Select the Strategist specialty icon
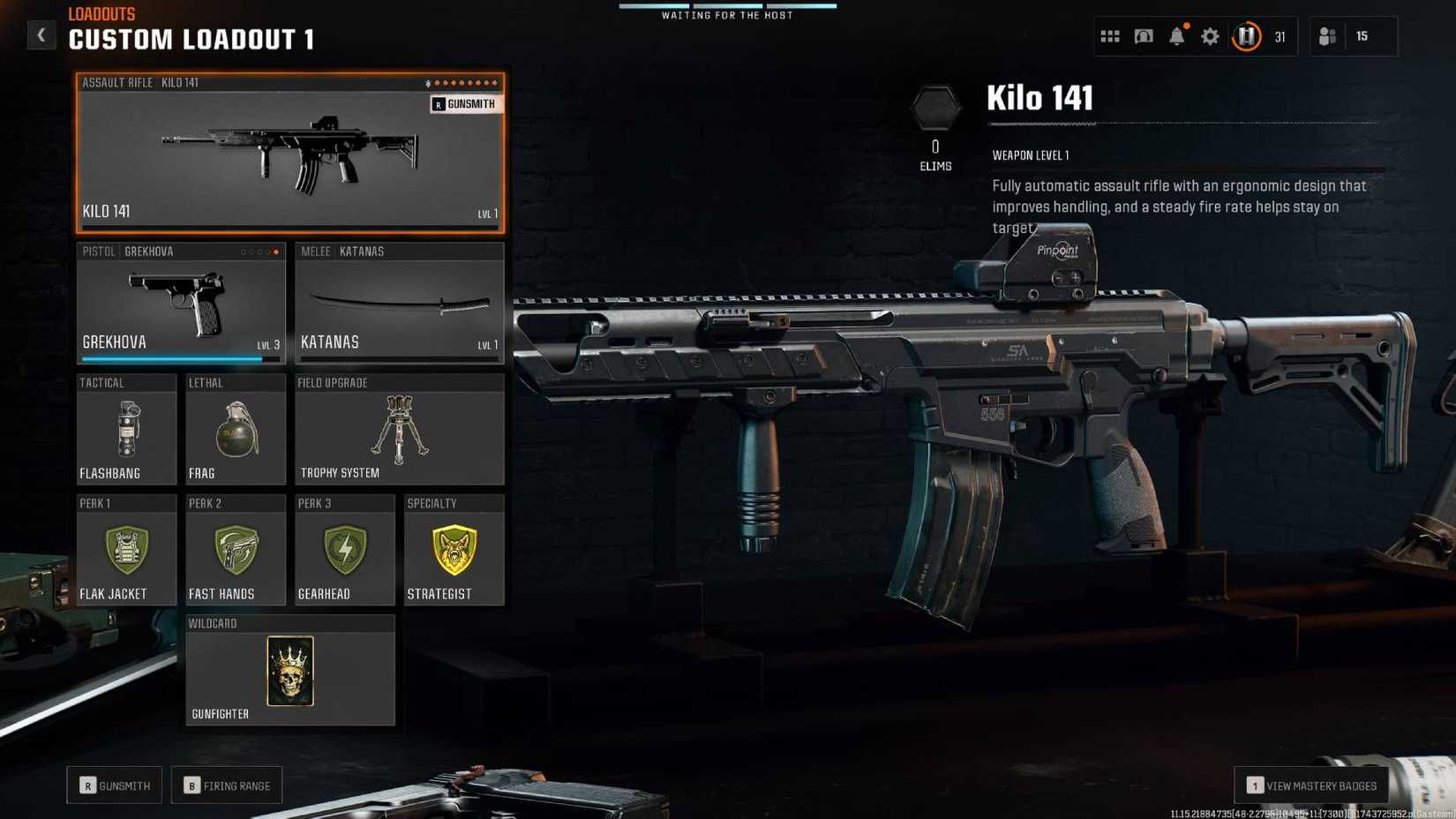The width and height of the screenshot is (1456, 819). coord(454,549)
